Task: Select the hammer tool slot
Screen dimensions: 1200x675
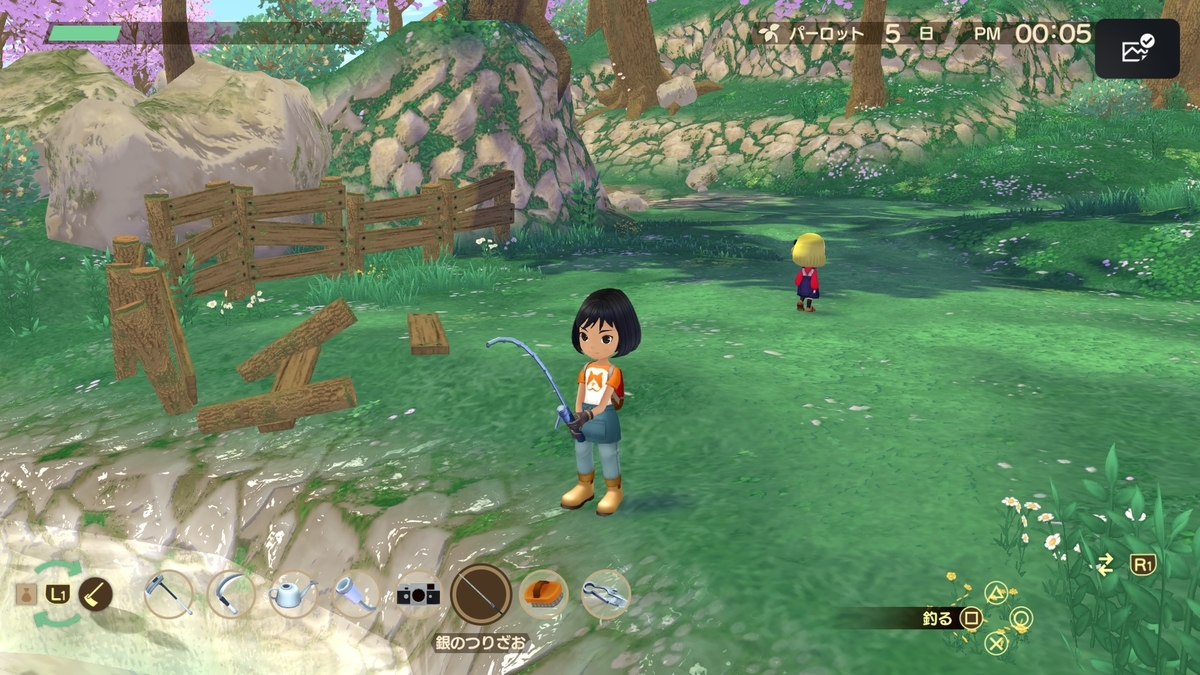Action: [168, 594]
